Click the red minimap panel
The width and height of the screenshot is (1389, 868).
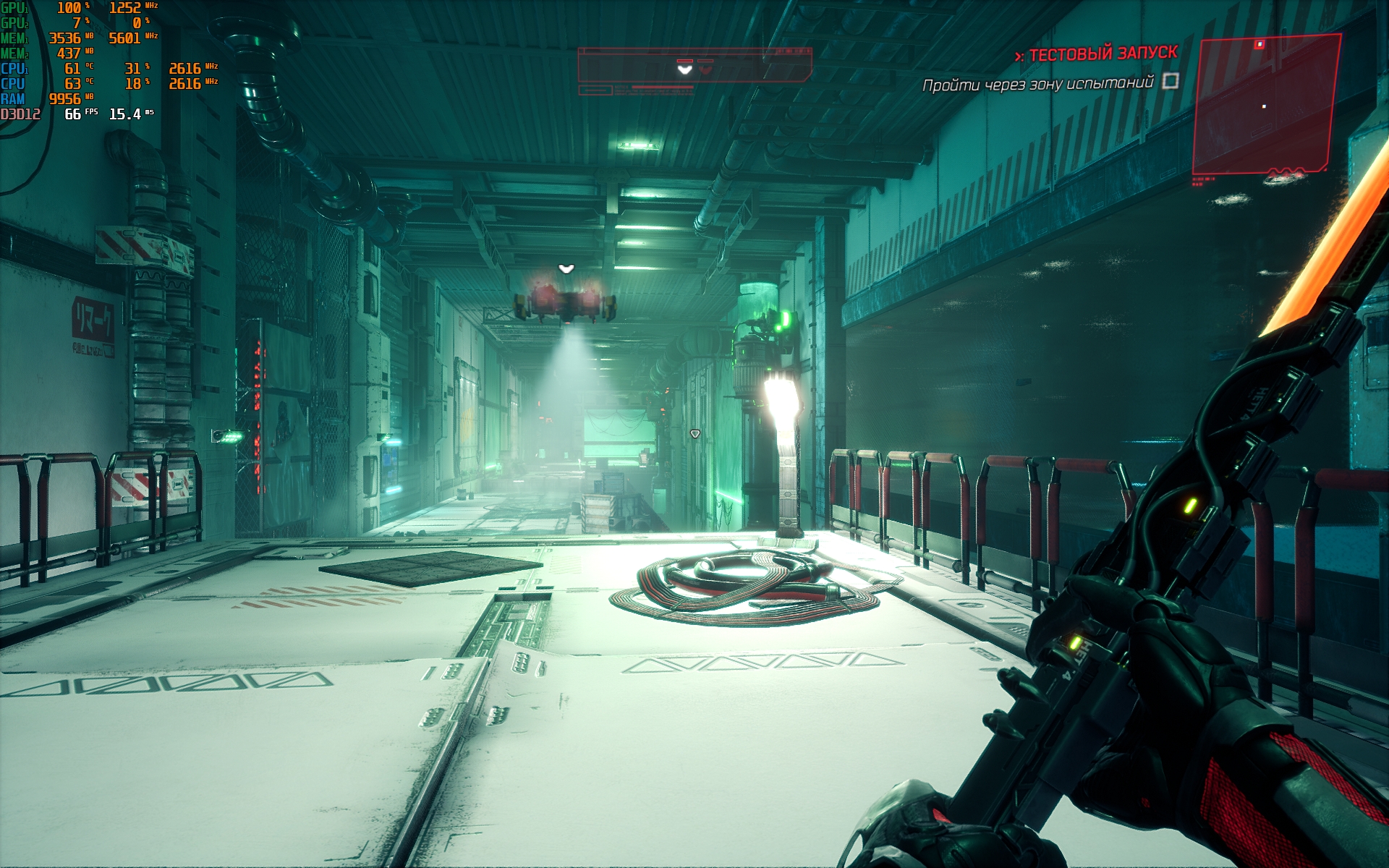pyautogui.click(x=1265, y=105)
